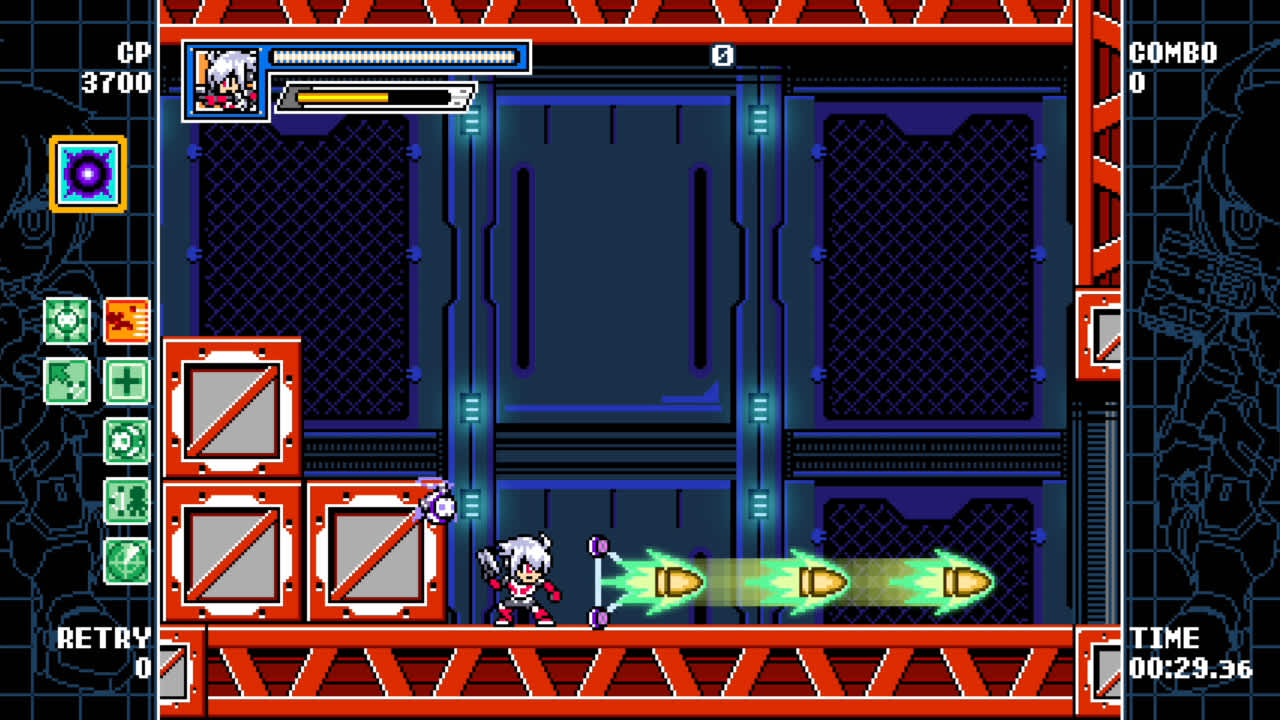Click the two-figure green skill icon
Image resolution: width=1280 pixels, height=720 pixels.
(128, 503)
